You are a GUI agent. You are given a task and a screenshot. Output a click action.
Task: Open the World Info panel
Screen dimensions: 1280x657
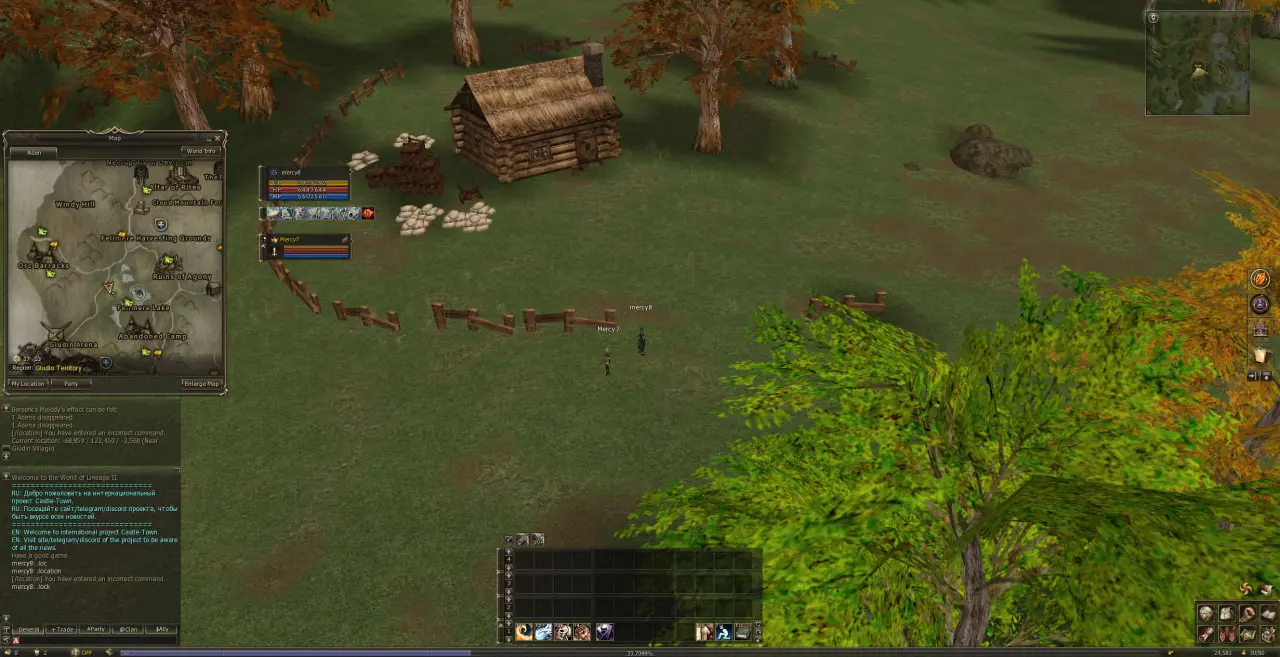(200, 151)
